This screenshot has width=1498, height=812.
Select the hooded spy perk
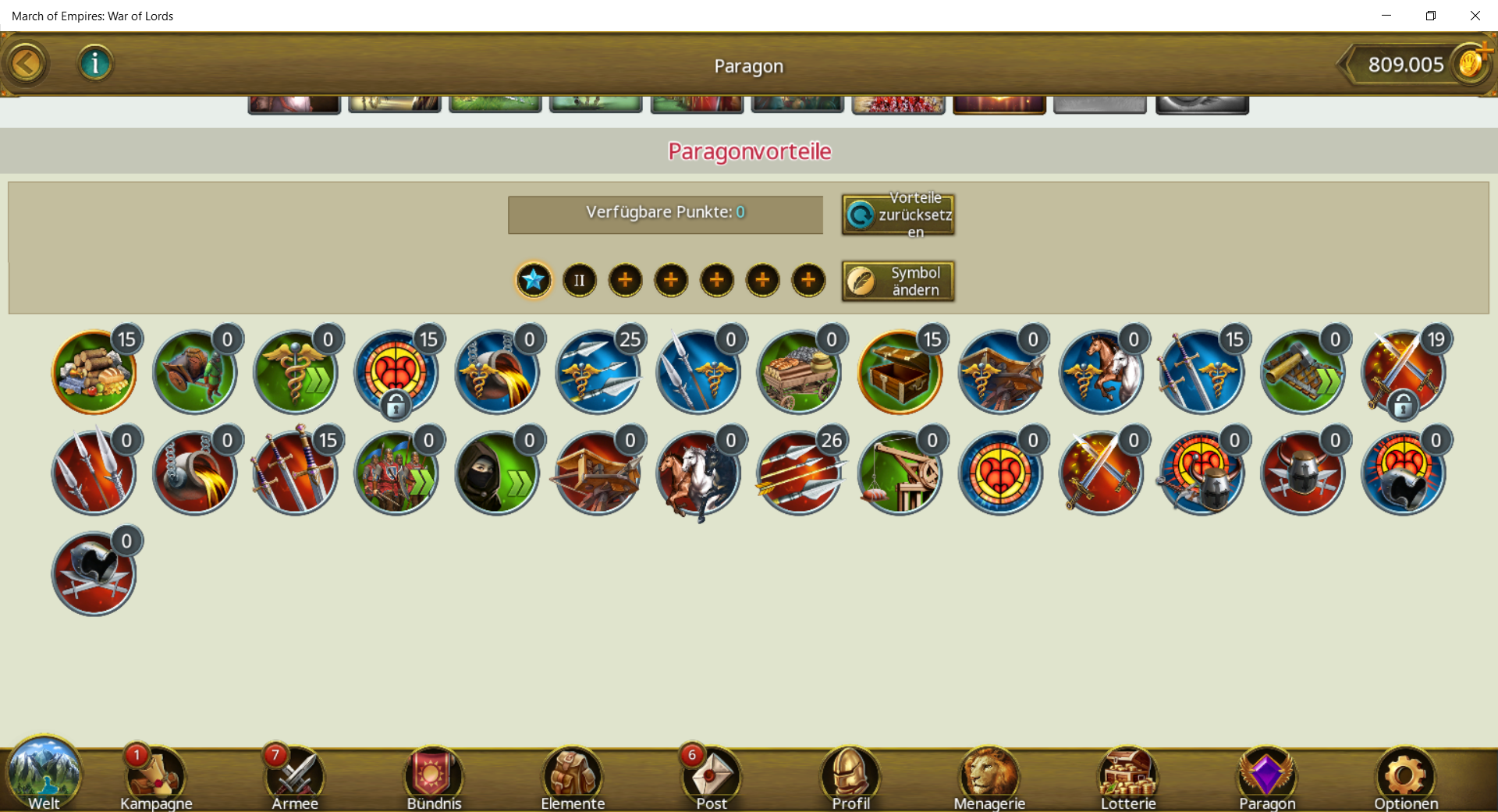click(496, 473)
